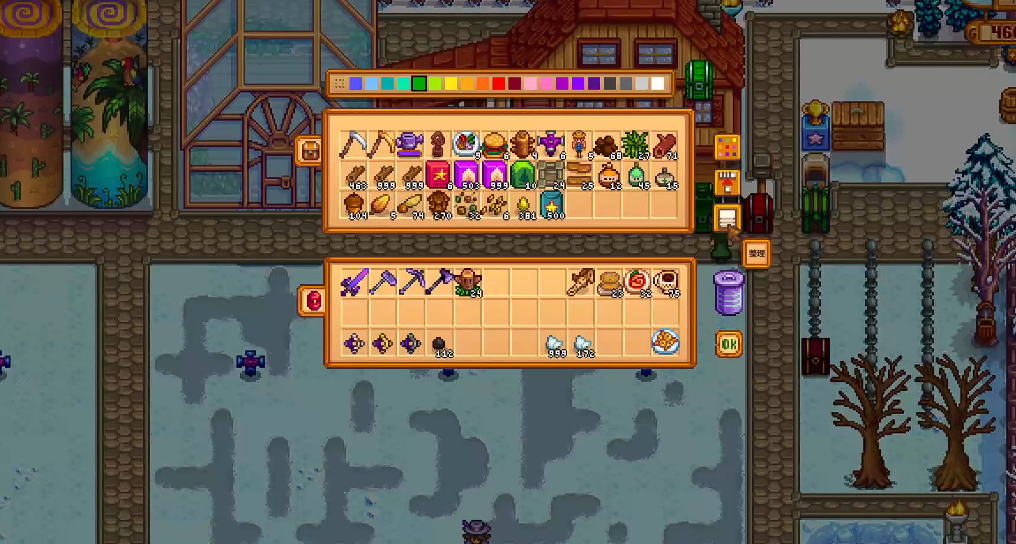This screenshot has height=544, width=1016.
Task: Take the purple watering can from chest
Action: 408,144
